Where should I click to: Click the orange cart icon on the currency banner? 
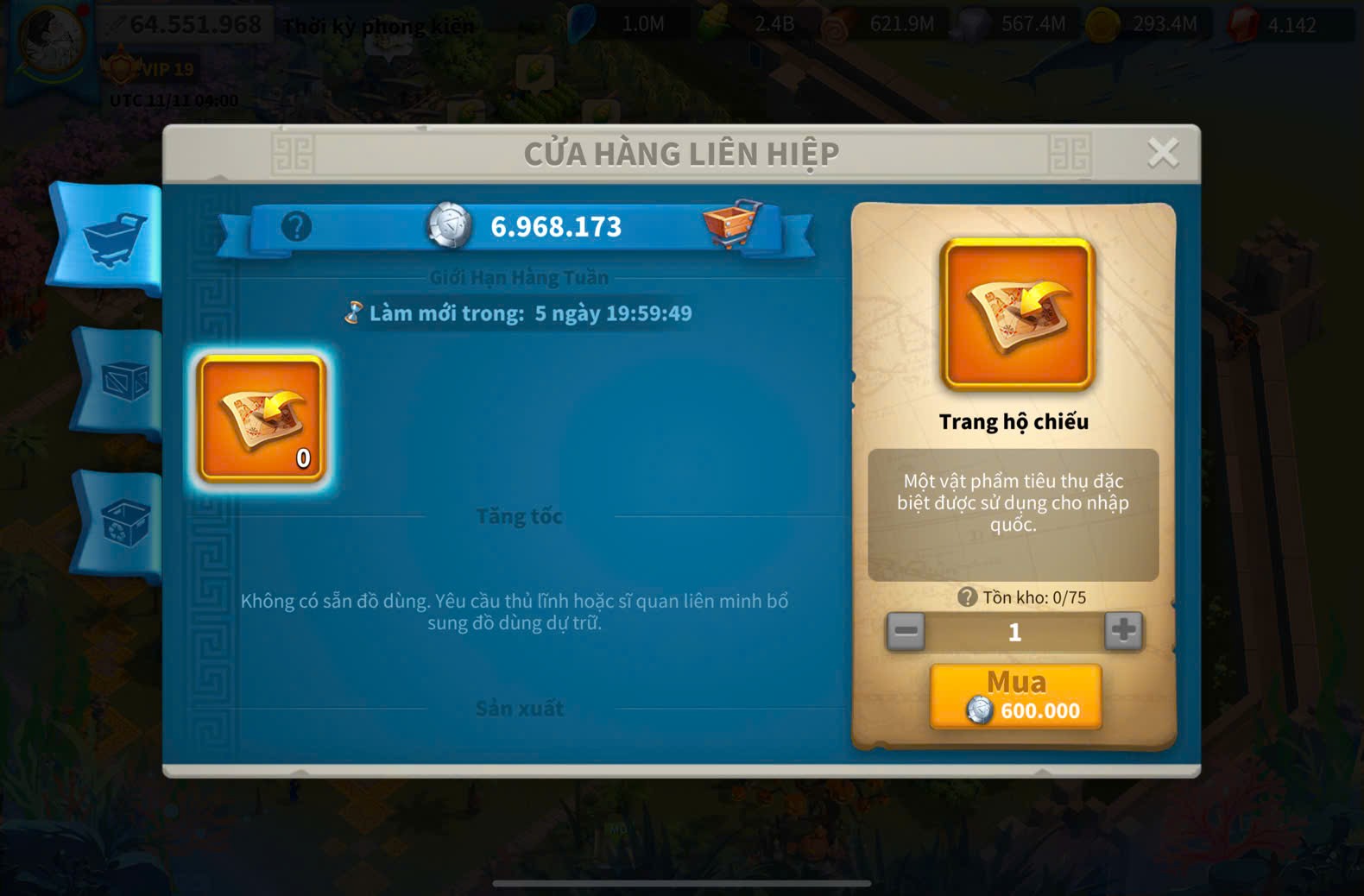731,224
